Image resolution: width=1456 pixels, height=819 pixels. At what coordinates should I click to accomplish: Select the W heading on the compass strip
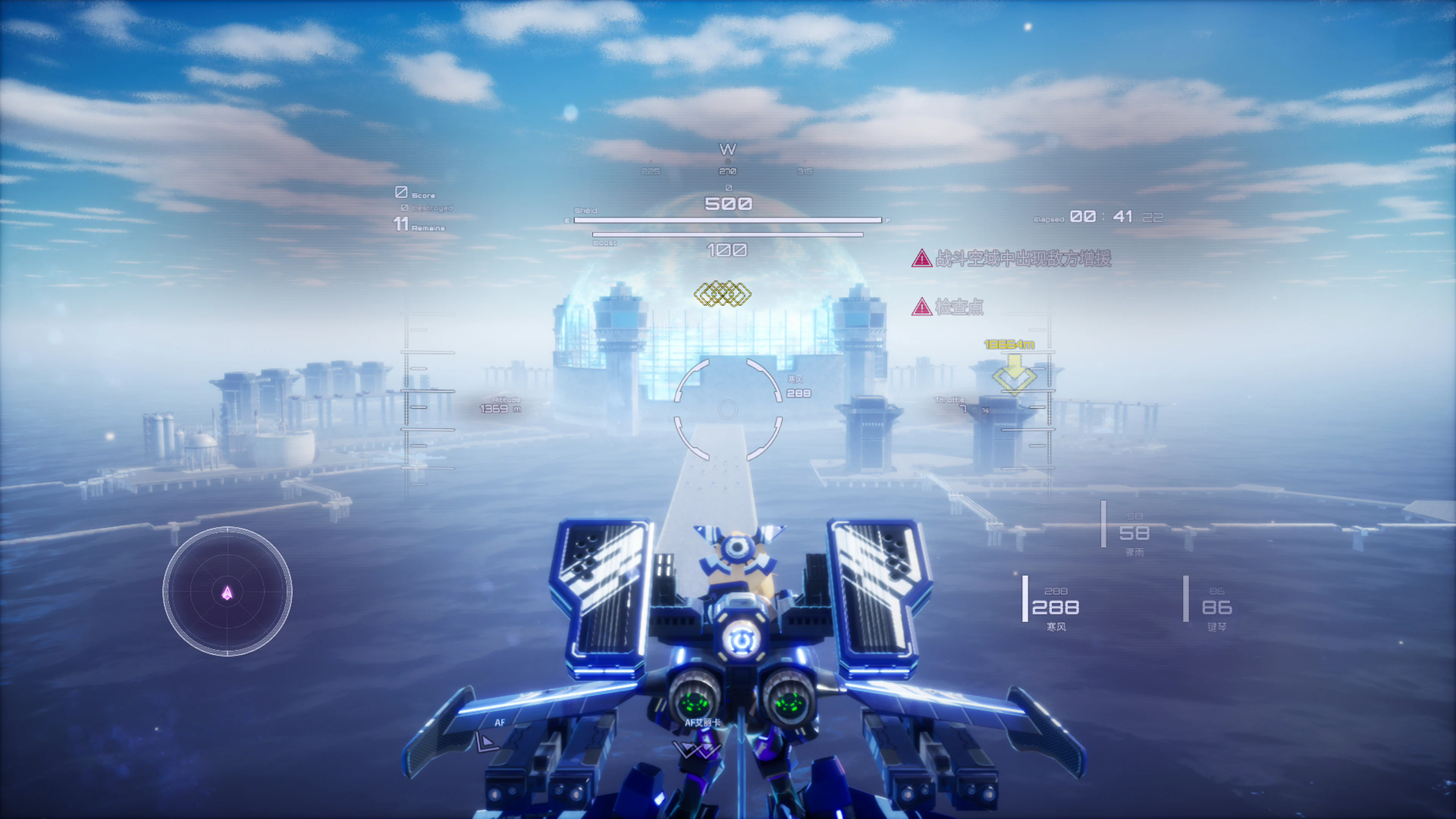[x=728, y=149]
